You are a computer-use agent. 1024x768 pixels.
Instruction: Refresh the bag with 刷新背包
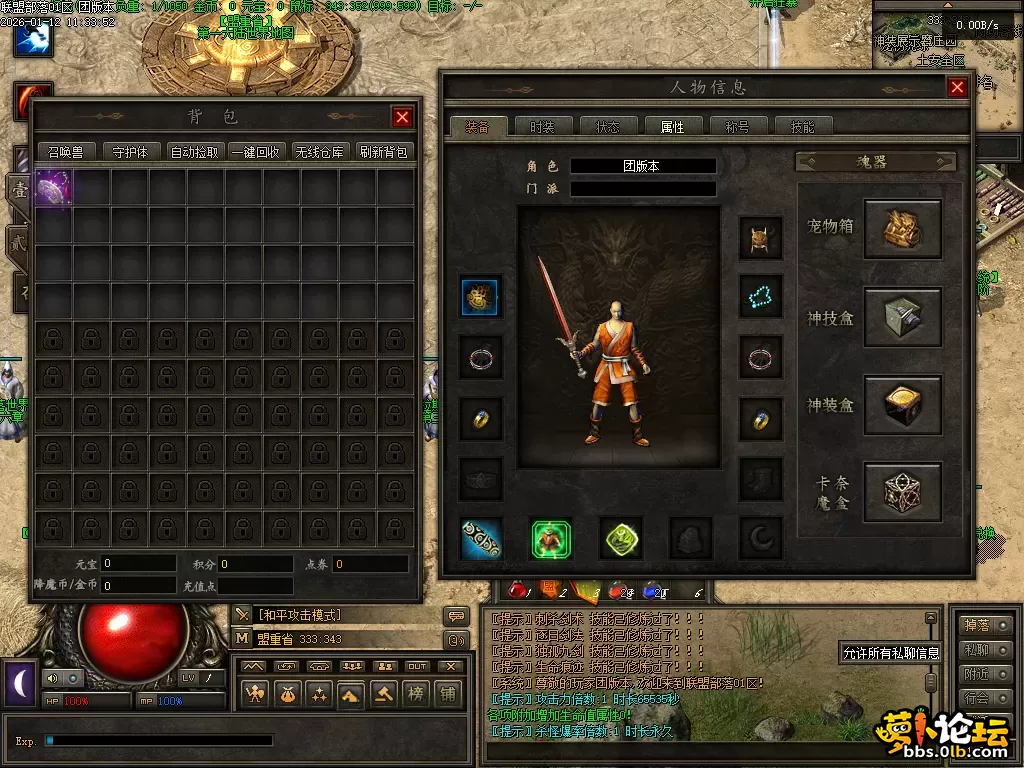point(384,152)
